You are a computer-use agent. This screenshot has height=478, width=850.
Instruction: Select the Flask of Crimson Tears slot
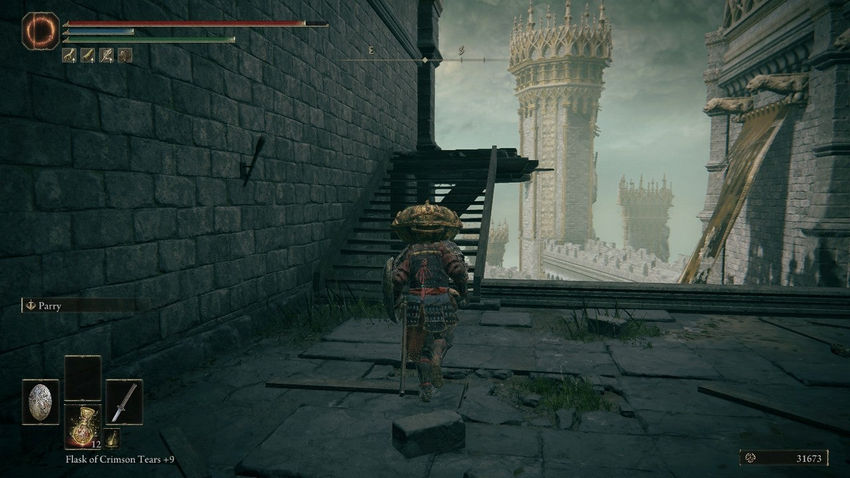click(82, 425)
